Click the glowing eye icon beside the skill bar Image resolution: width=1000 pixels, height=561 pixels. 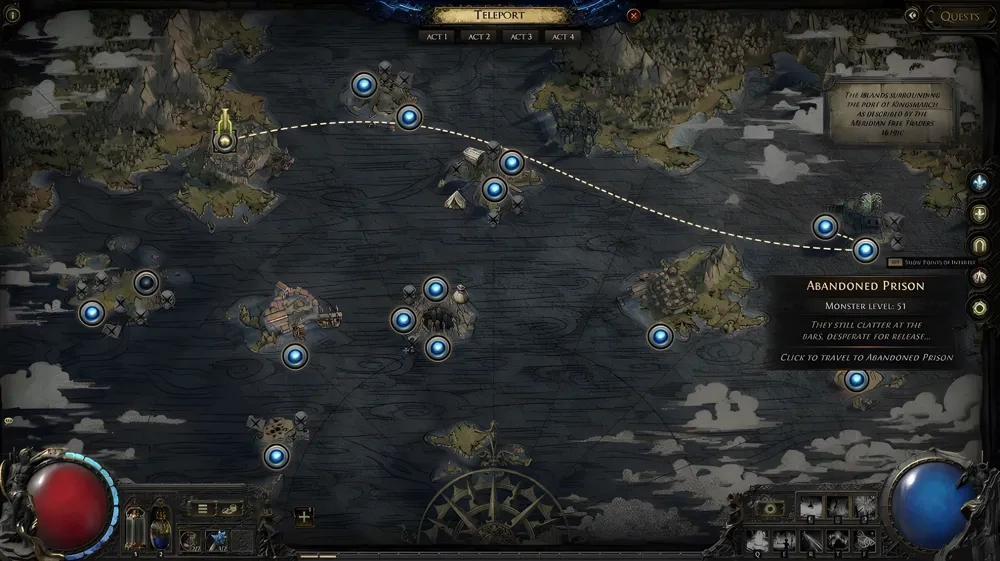pos(768,509)
